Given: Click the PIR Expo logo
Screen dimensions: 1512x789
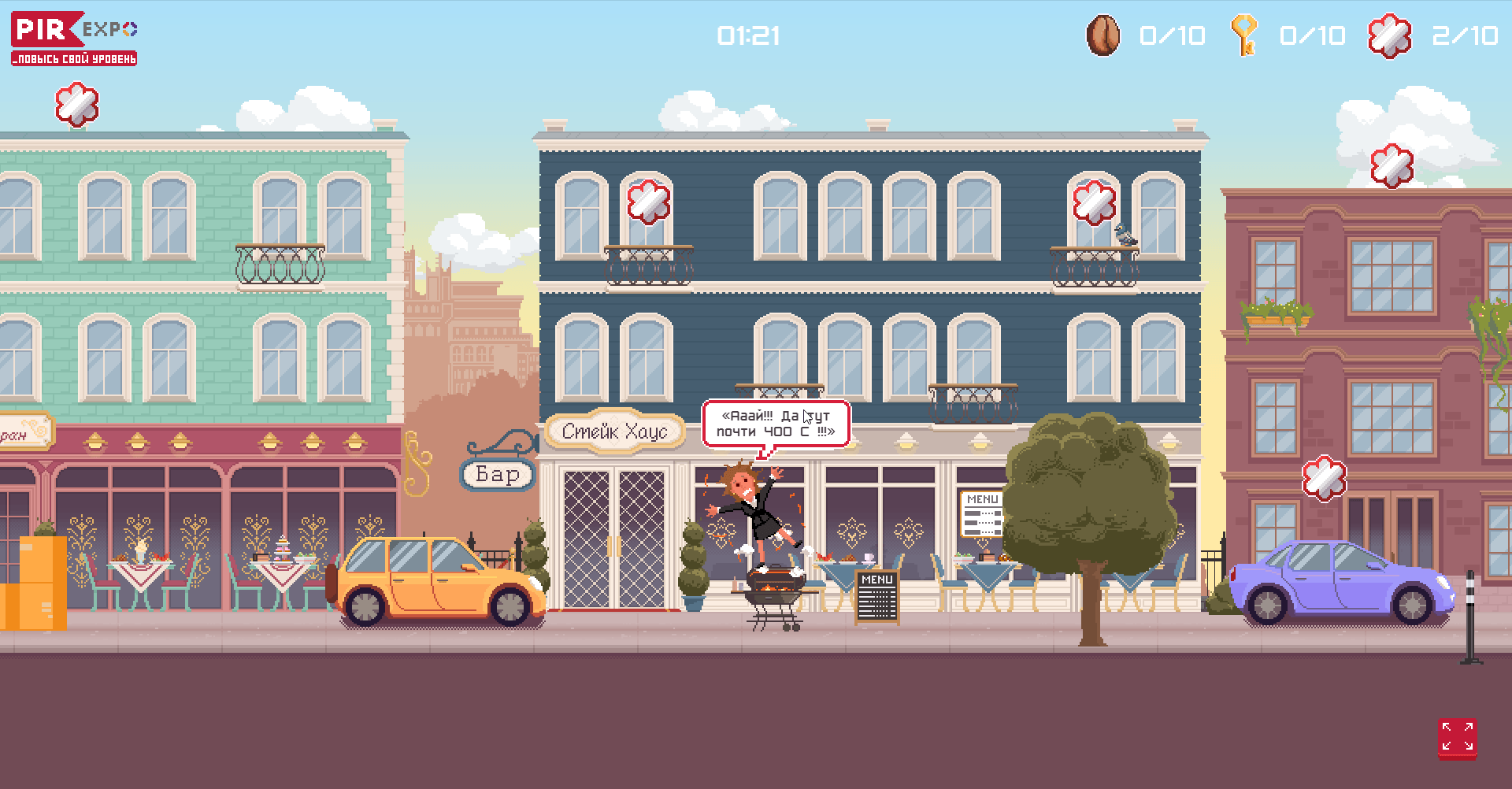Looking at the screenshot, I should click(74, 38).
